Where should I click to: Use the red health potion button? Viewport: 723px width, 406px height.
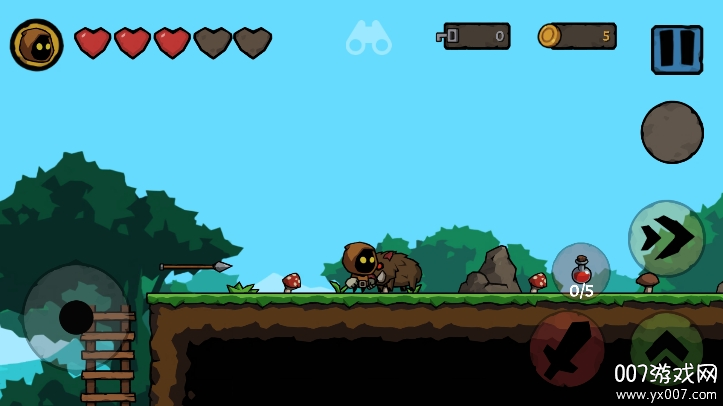coord(580,272)
